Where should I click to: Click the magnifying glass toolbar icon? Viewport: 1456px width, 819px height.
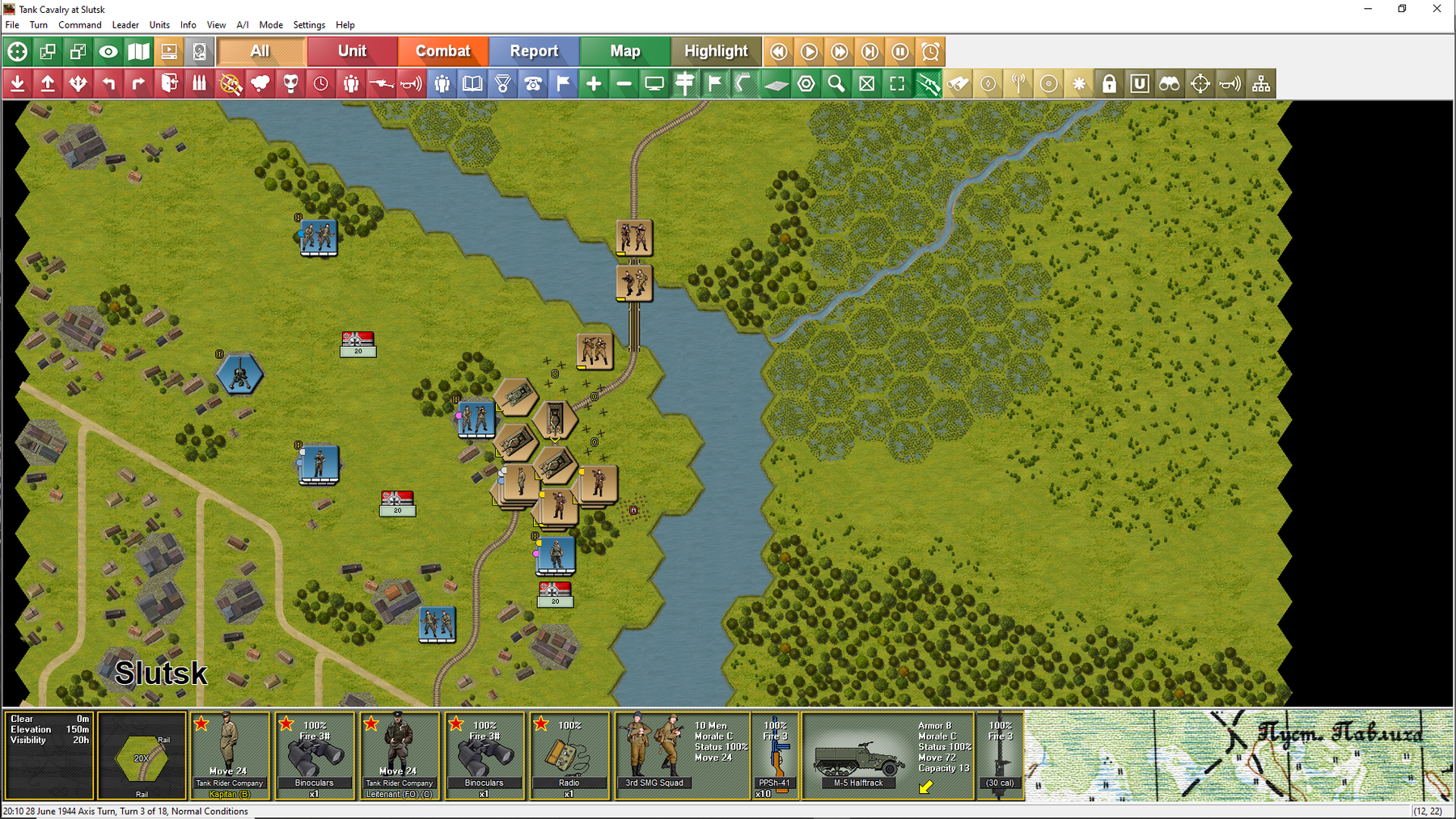(x=836, y=83)
